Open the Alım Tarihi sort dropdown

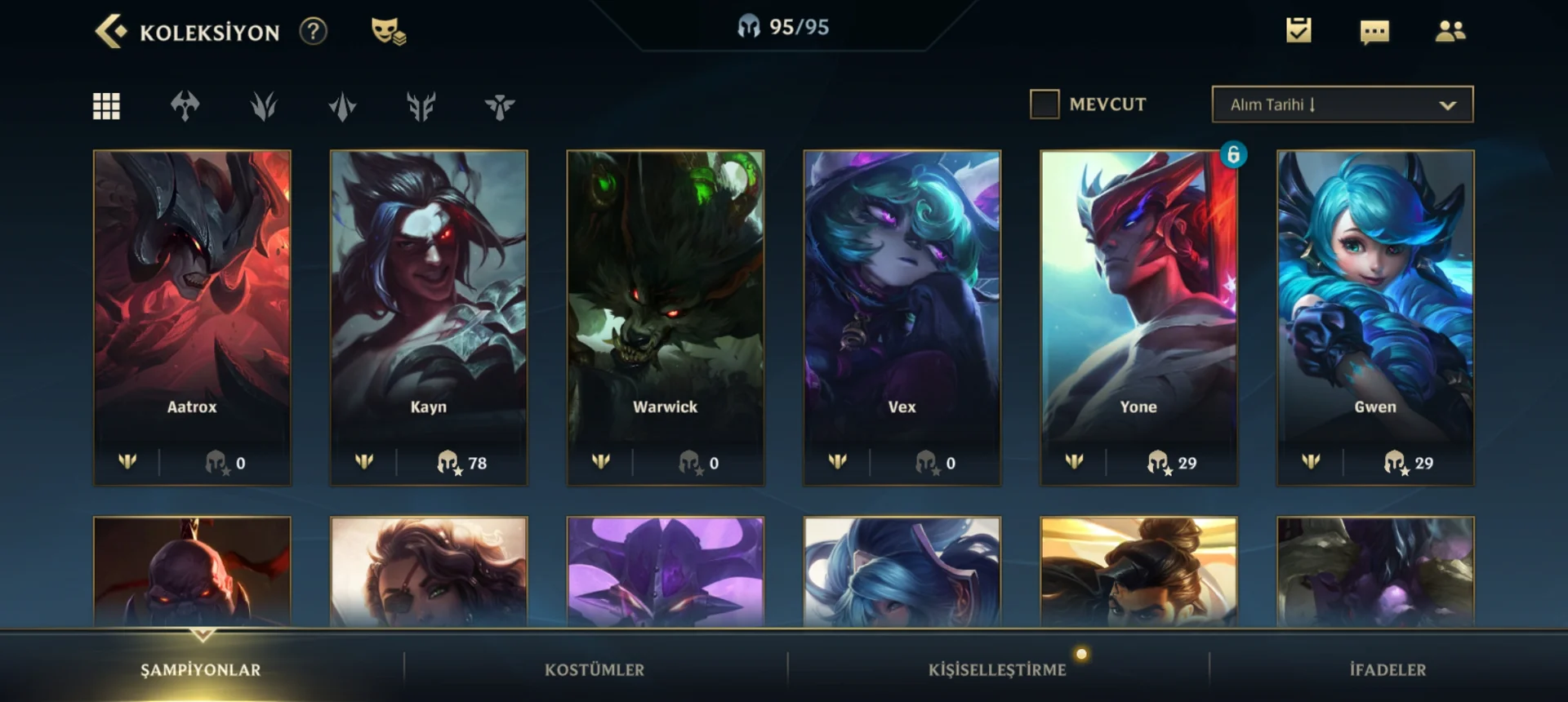[x=1343, y=104]
